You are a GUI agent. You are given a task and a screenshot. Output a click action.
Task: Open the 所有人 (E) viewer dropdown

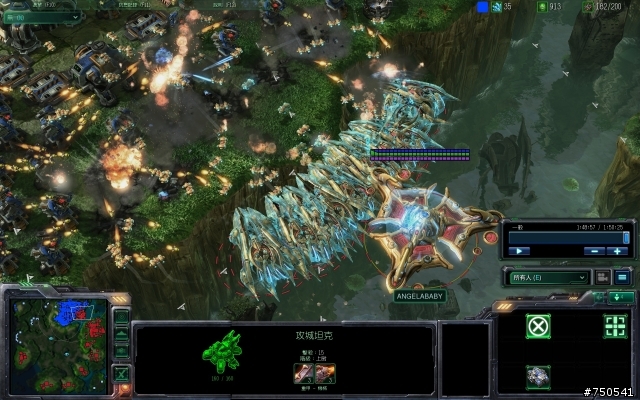[x=548, y=277]
